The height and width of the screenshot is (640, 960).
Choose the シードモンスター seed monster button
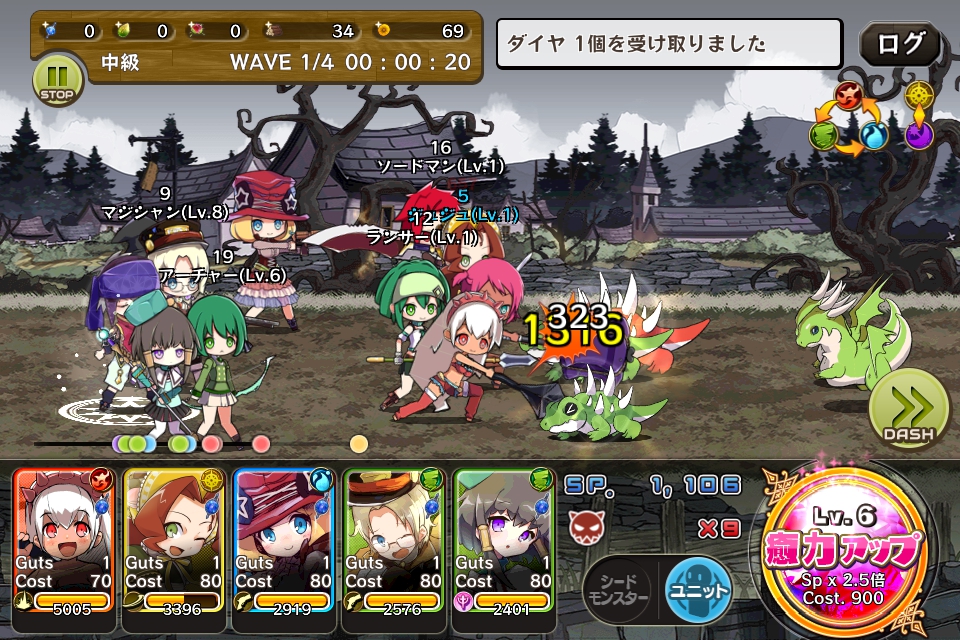click(x=618, y=590)
